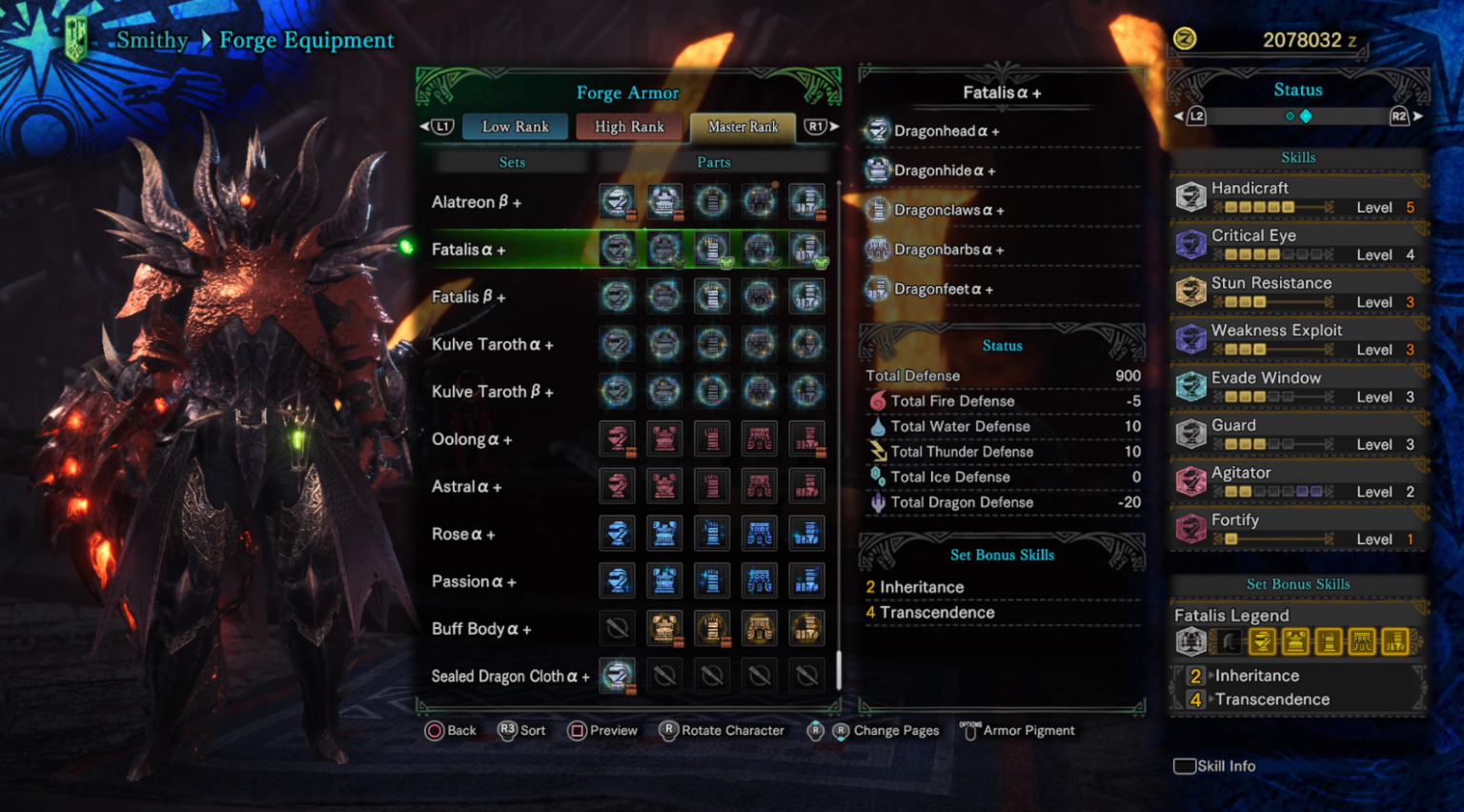Viewport: 1464px width, 812px height.
Task: Click the Agitator skill icon
Action: pyautogui.click(x=1190, y=480)
